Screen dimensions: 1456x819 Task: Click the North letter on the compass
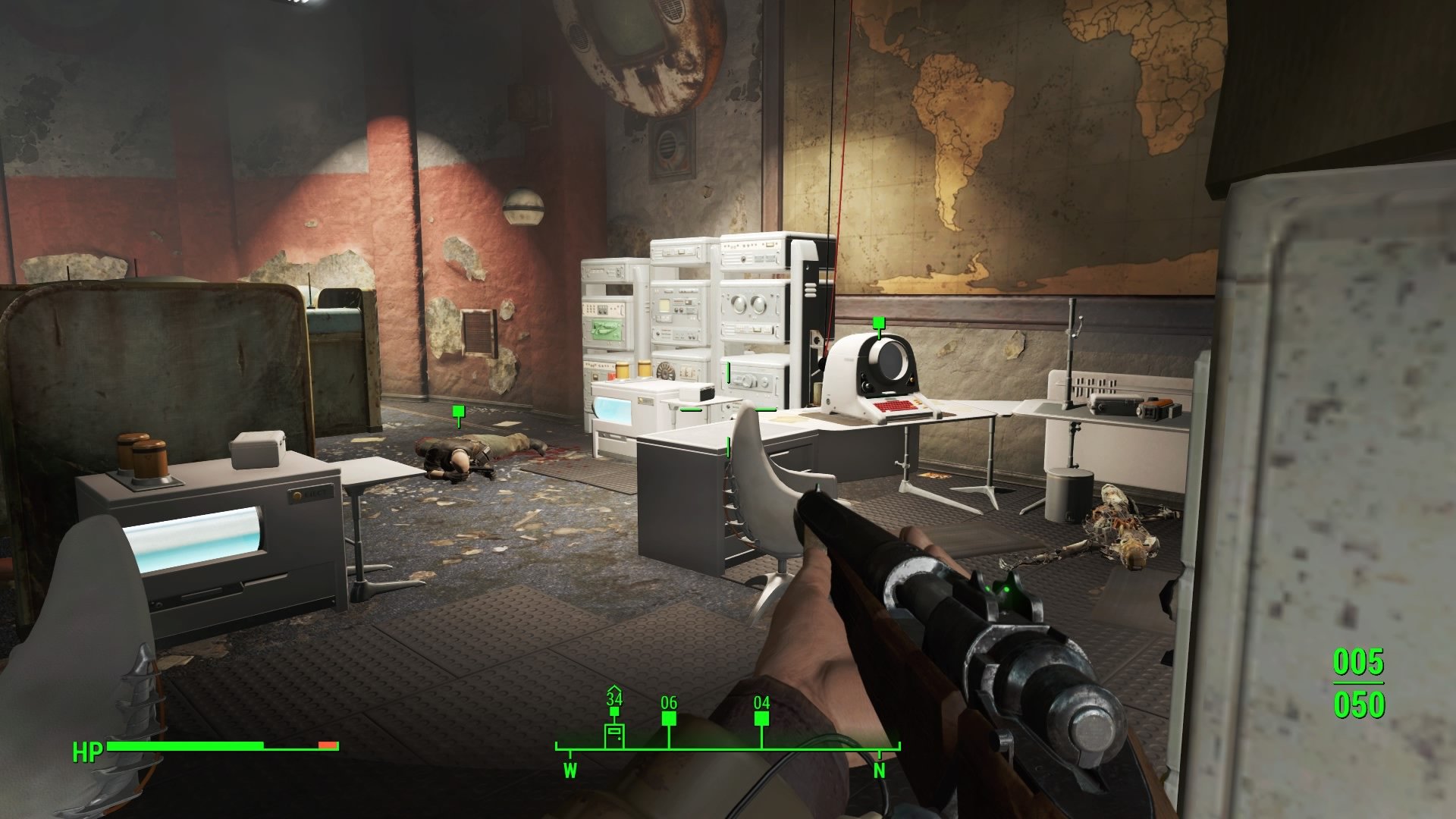coord(880,771)
